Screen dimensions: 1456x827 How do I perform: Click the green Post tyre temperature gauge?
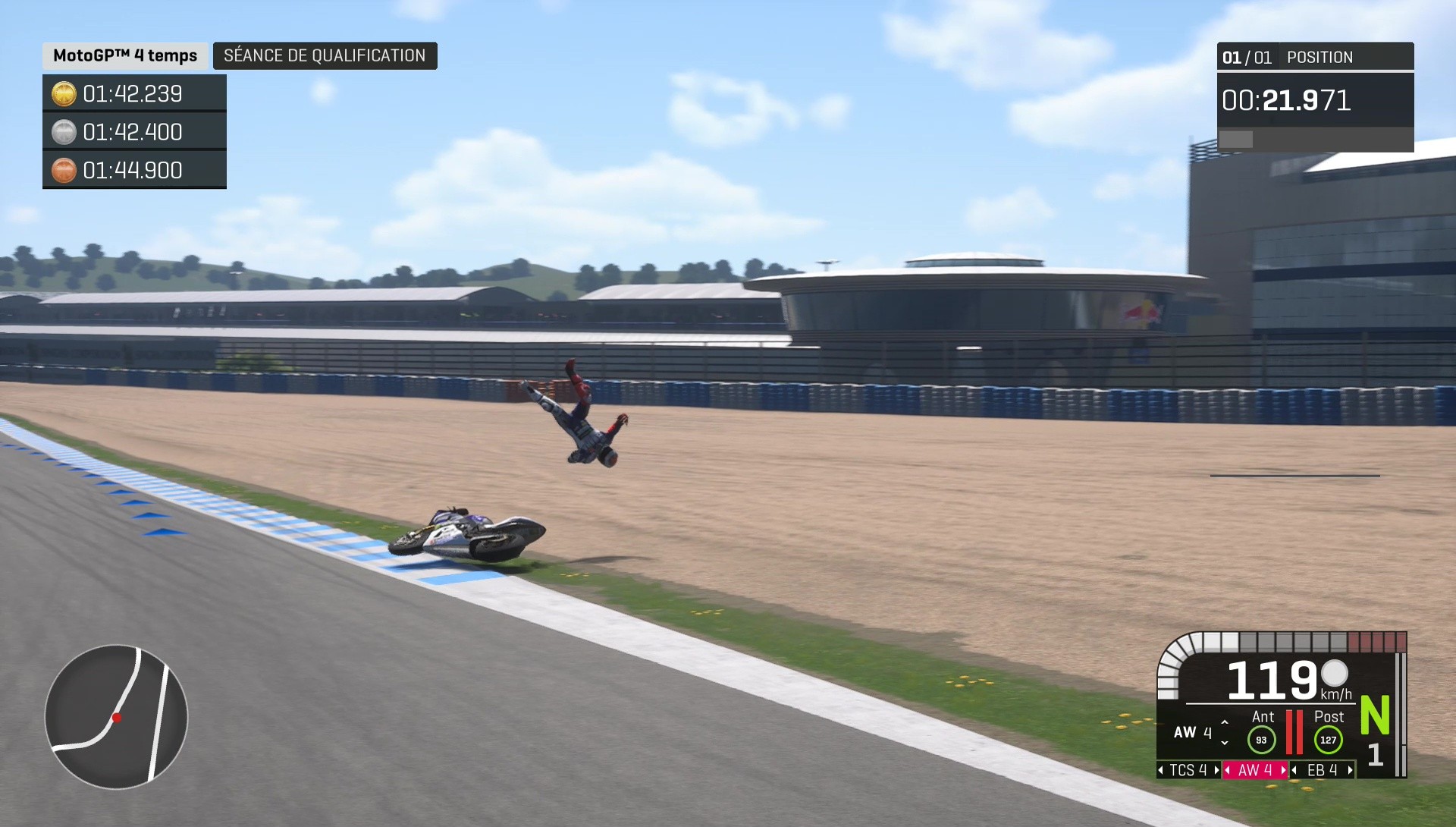pos(1329,740)
